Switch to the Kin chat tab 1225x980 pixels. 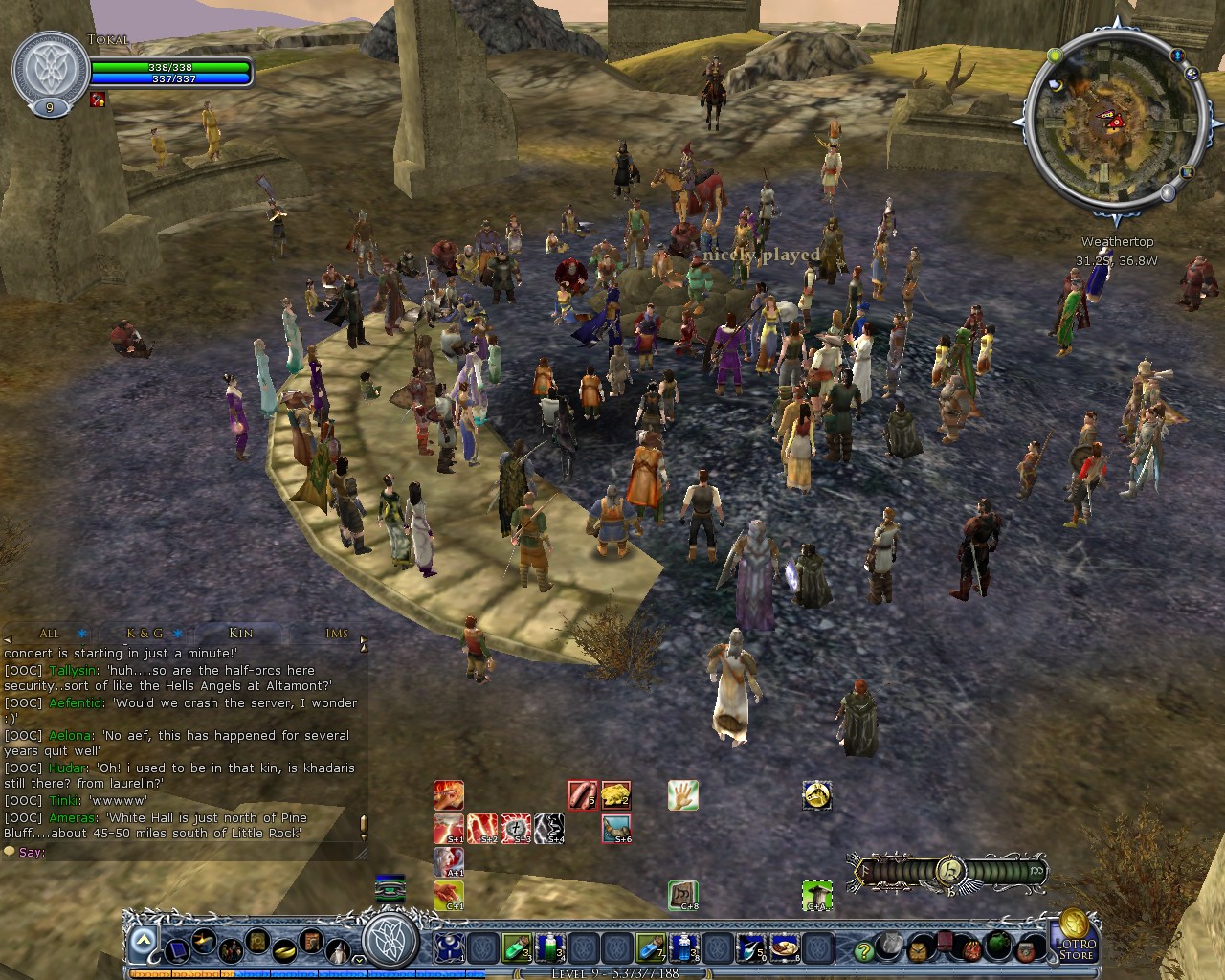click(240, 634)
